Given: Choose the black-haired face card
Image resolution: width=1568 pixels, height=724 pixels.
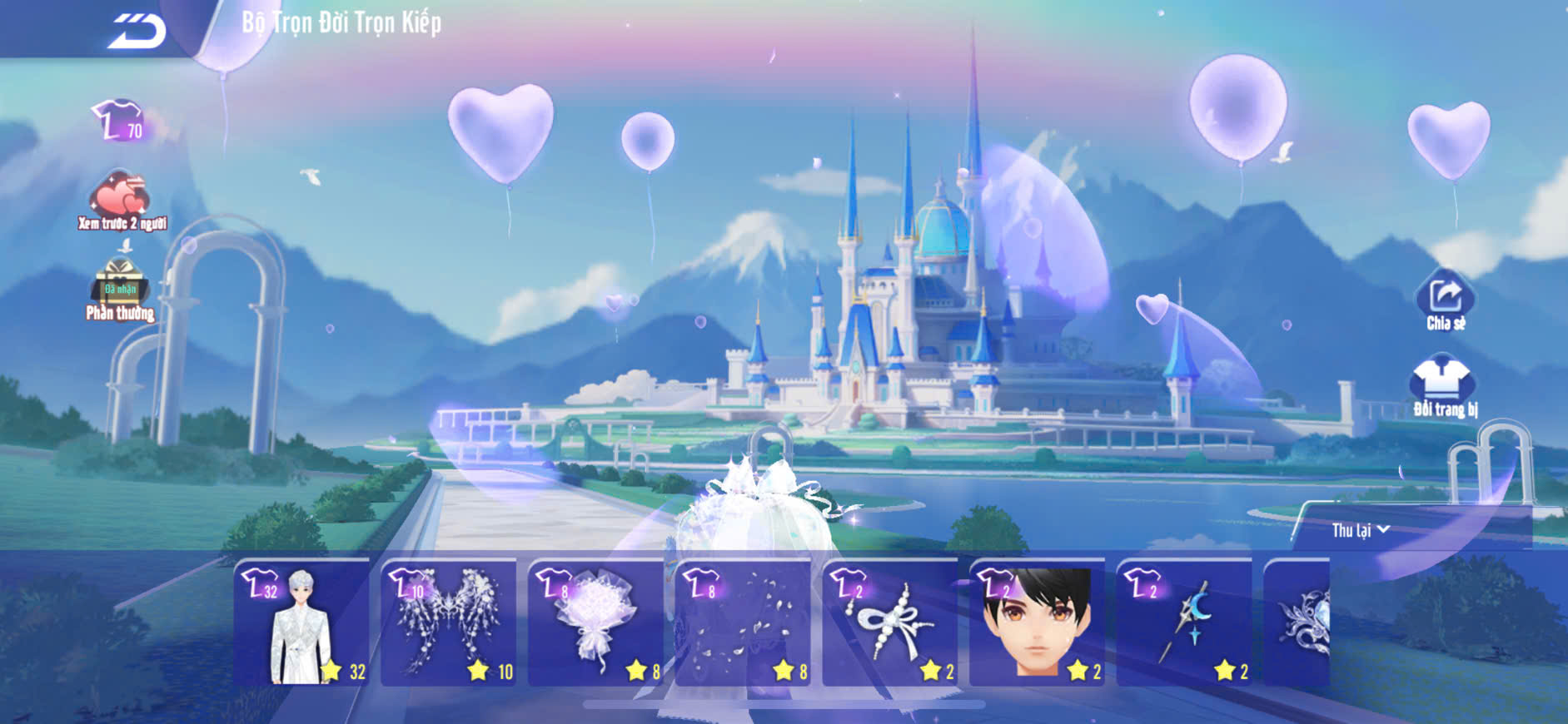Looking at the screenshot, I should [1037, 623].
